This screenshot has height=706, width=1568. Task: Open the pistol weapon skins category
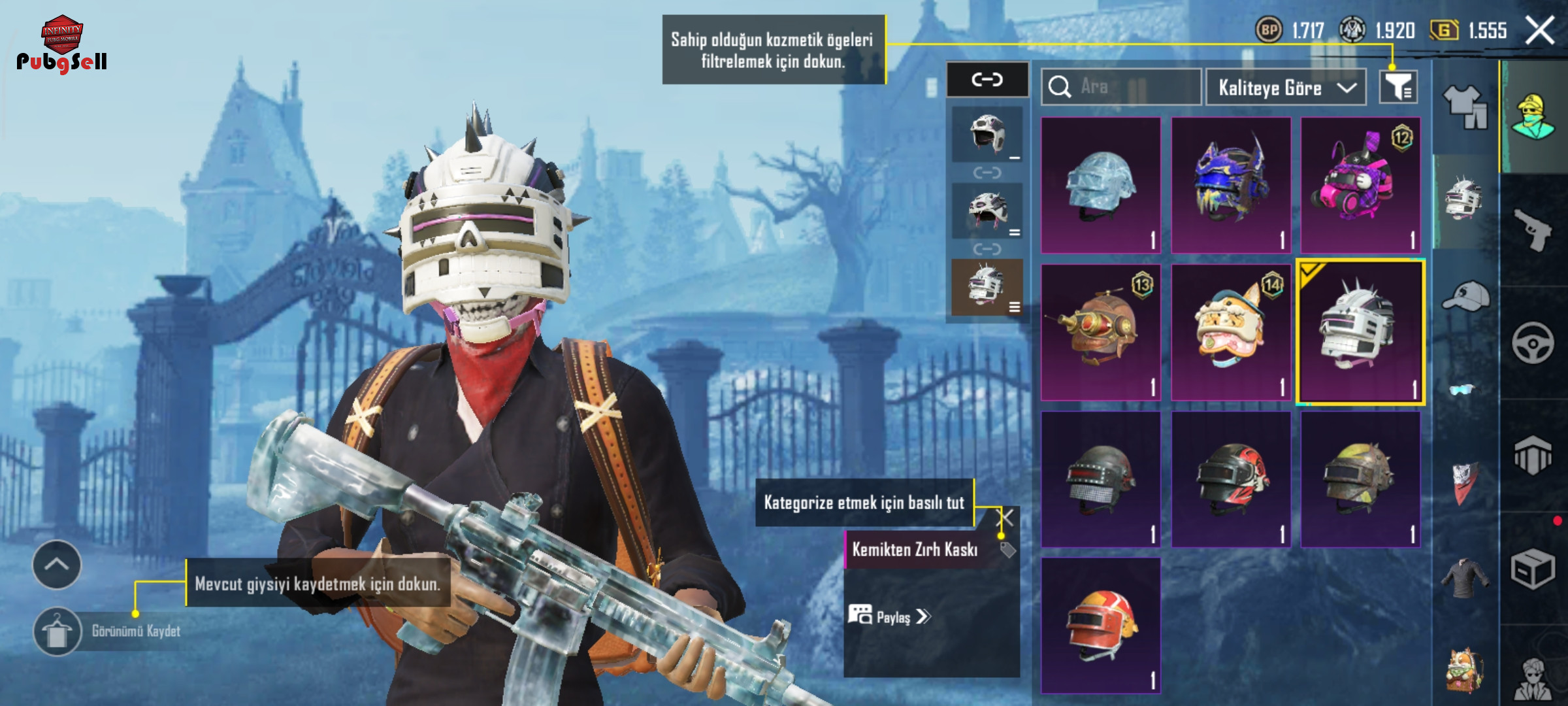tap(1533, 228)
